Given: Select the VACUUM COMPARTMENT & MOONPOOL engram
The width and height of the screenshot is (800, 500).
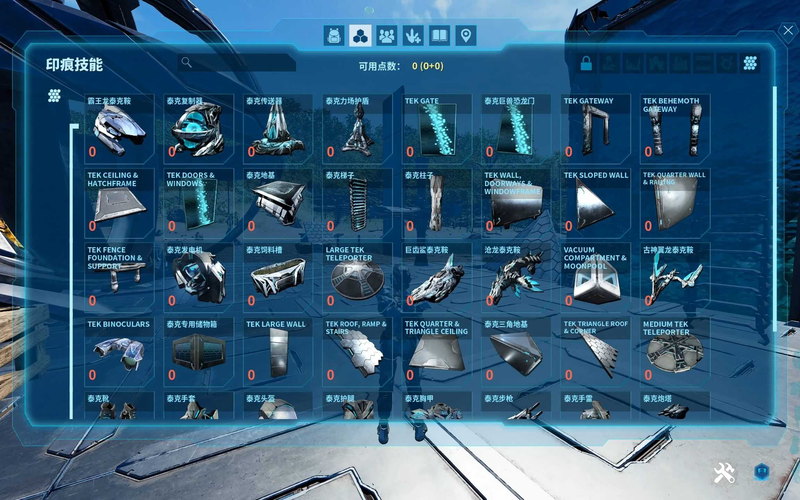Looking at the screenshot, I should [597, 277].
